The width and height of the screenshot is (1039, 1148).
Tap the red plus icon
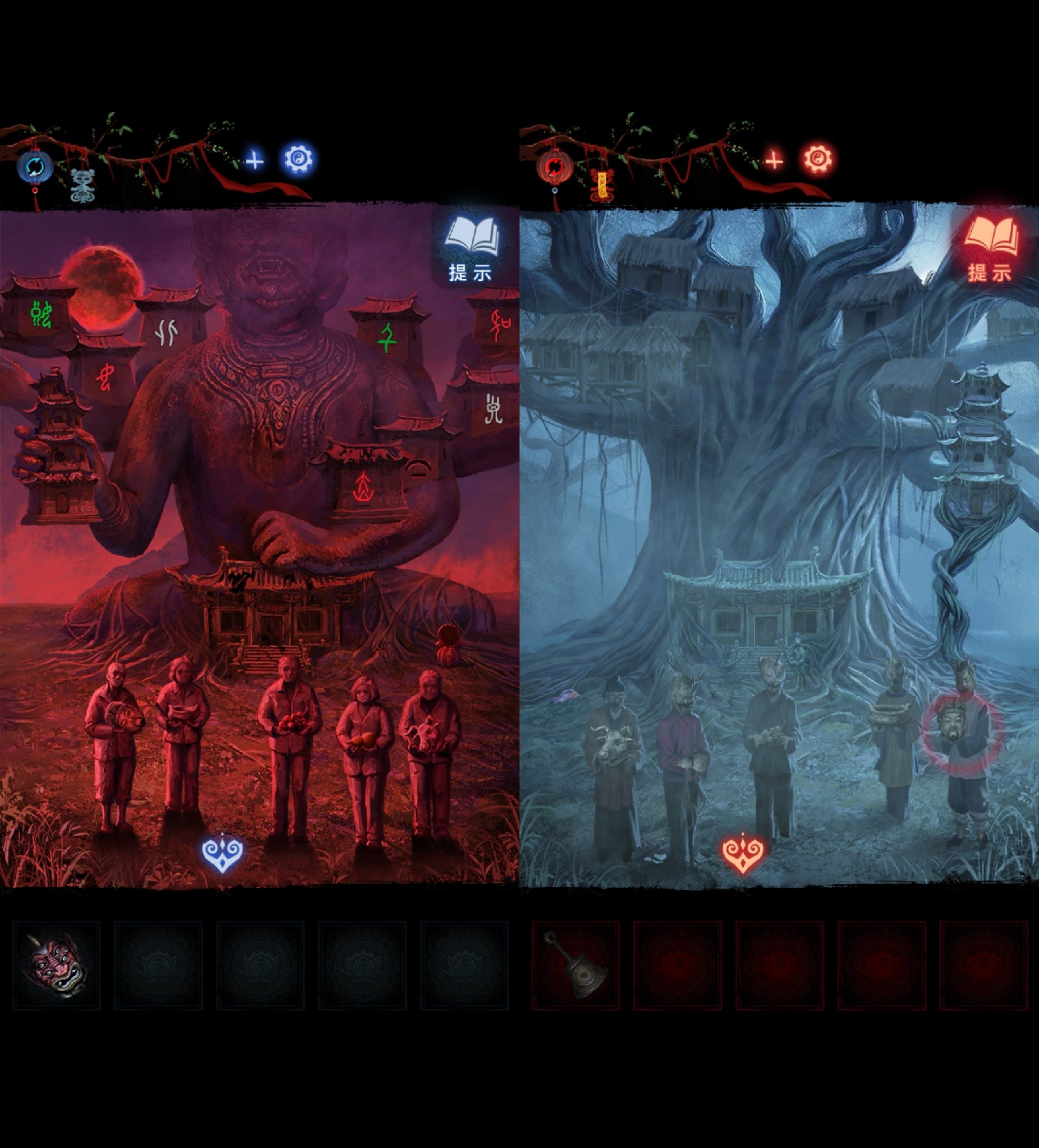pyautogui.click(x=774, y=162)
